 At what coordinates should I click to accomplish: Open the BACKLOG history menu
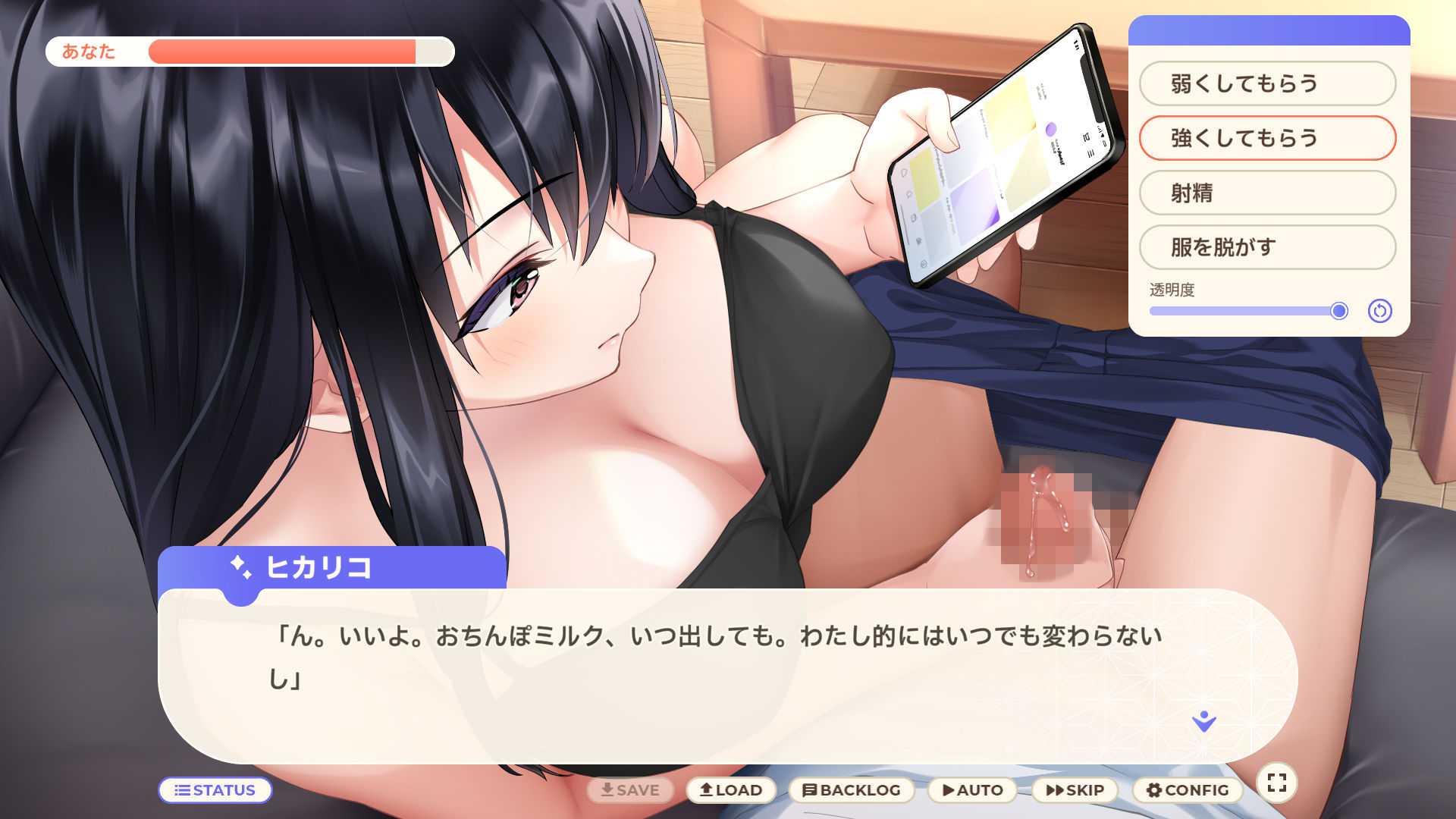point(851,789)
